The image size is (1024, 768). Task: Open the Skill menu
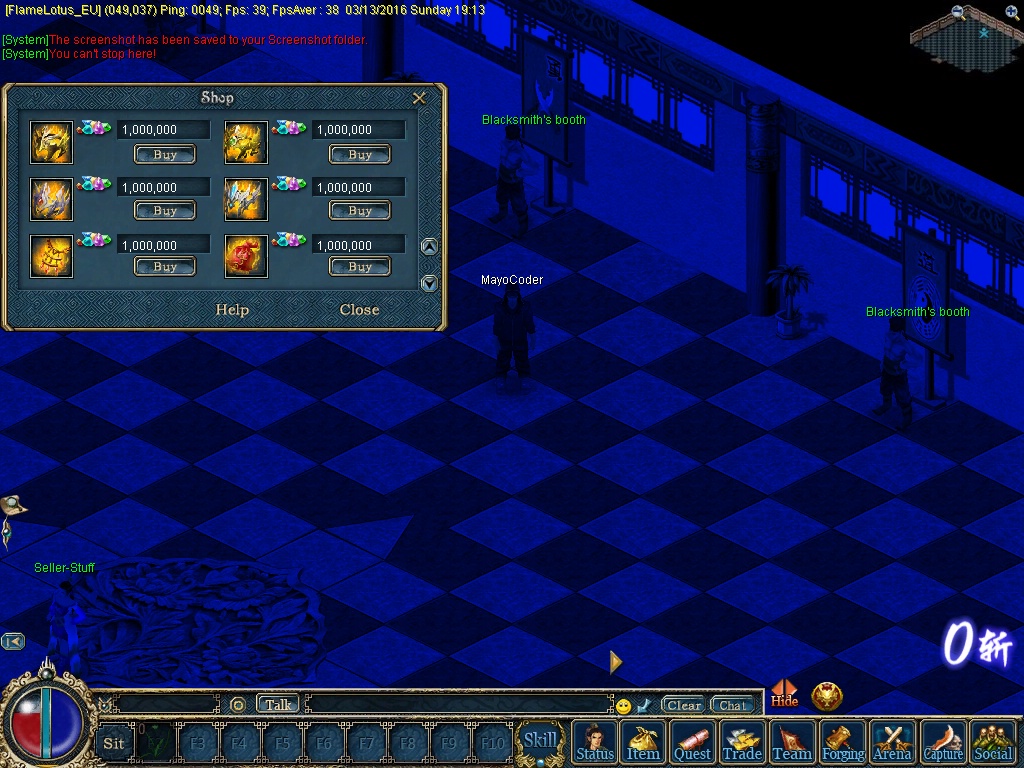coord(540,741)
